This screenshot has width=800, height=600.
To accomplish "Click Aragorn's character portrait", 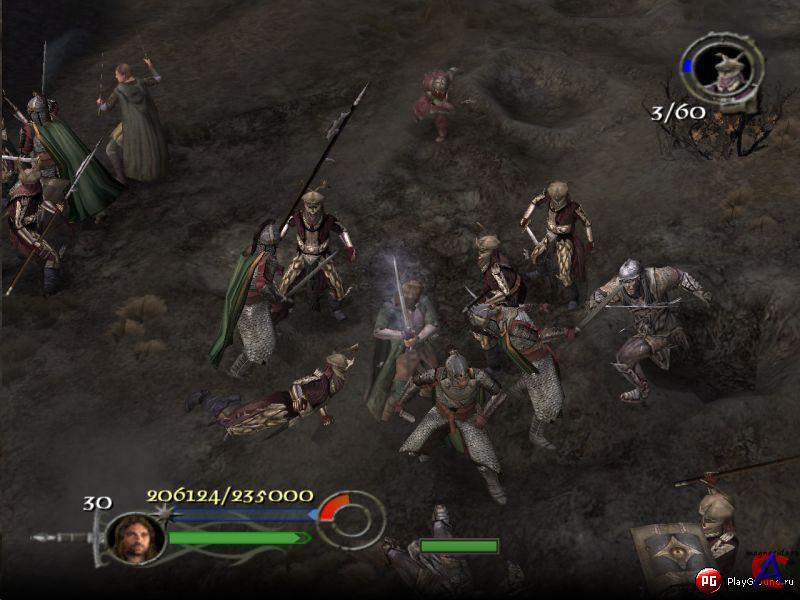I will click(x=135, y=537).
